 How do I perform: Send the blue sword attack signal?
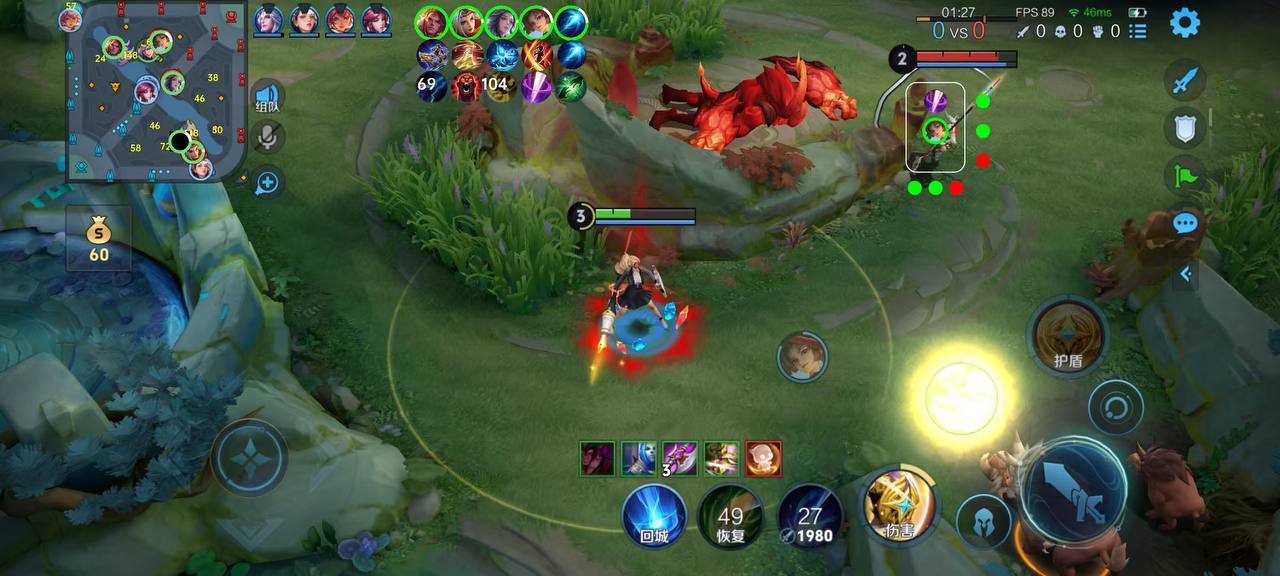(1185, 81)
